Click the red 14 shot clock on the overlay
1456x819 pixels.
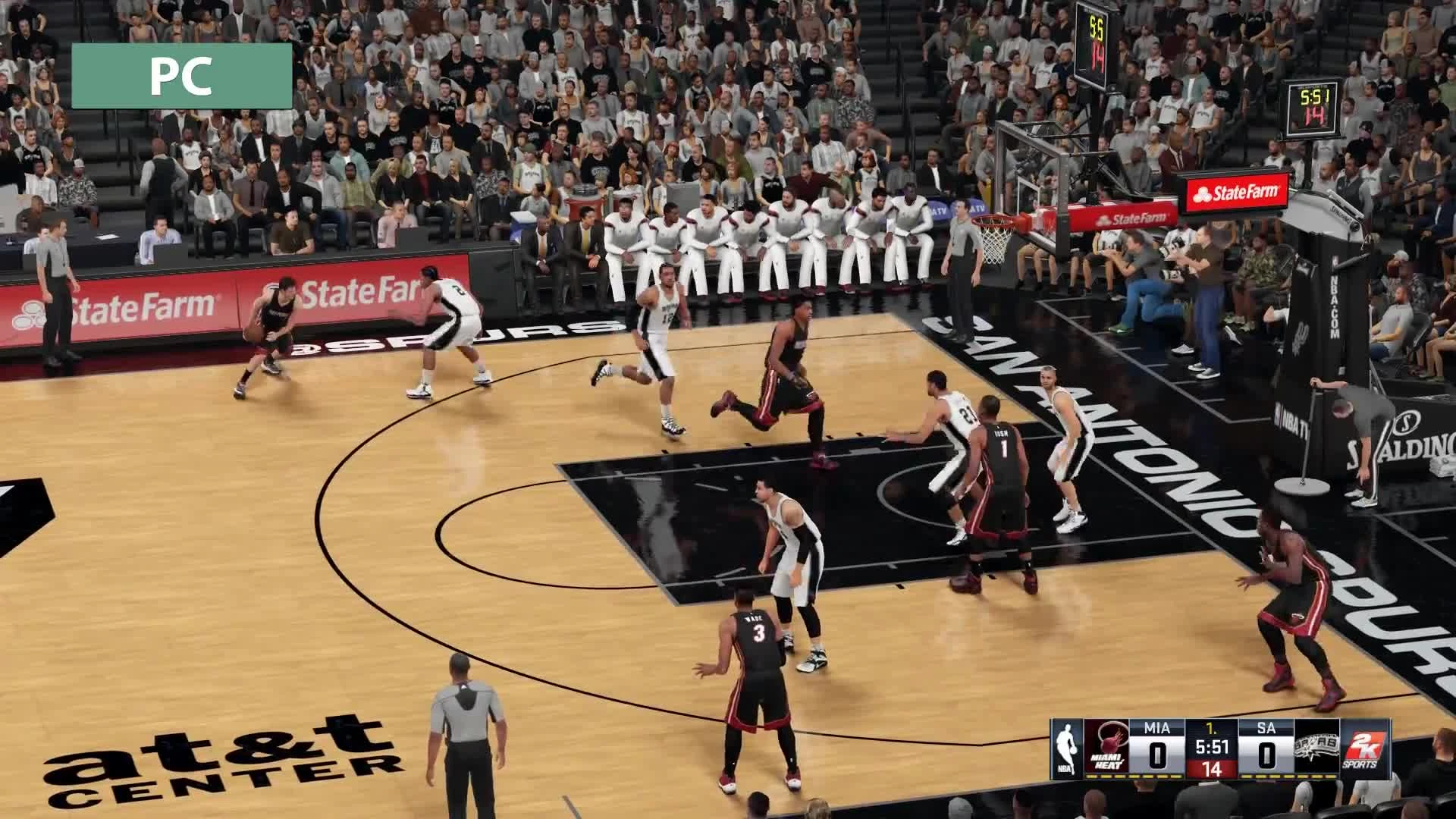(x=1213, y=767)
